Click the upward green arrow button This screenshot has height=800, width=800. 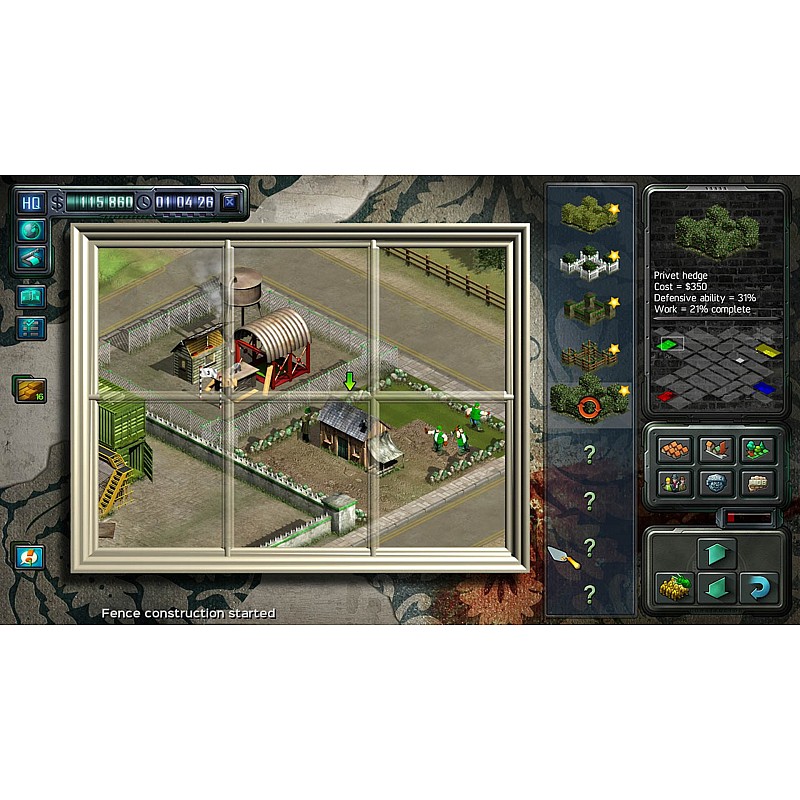click(716, 553)
